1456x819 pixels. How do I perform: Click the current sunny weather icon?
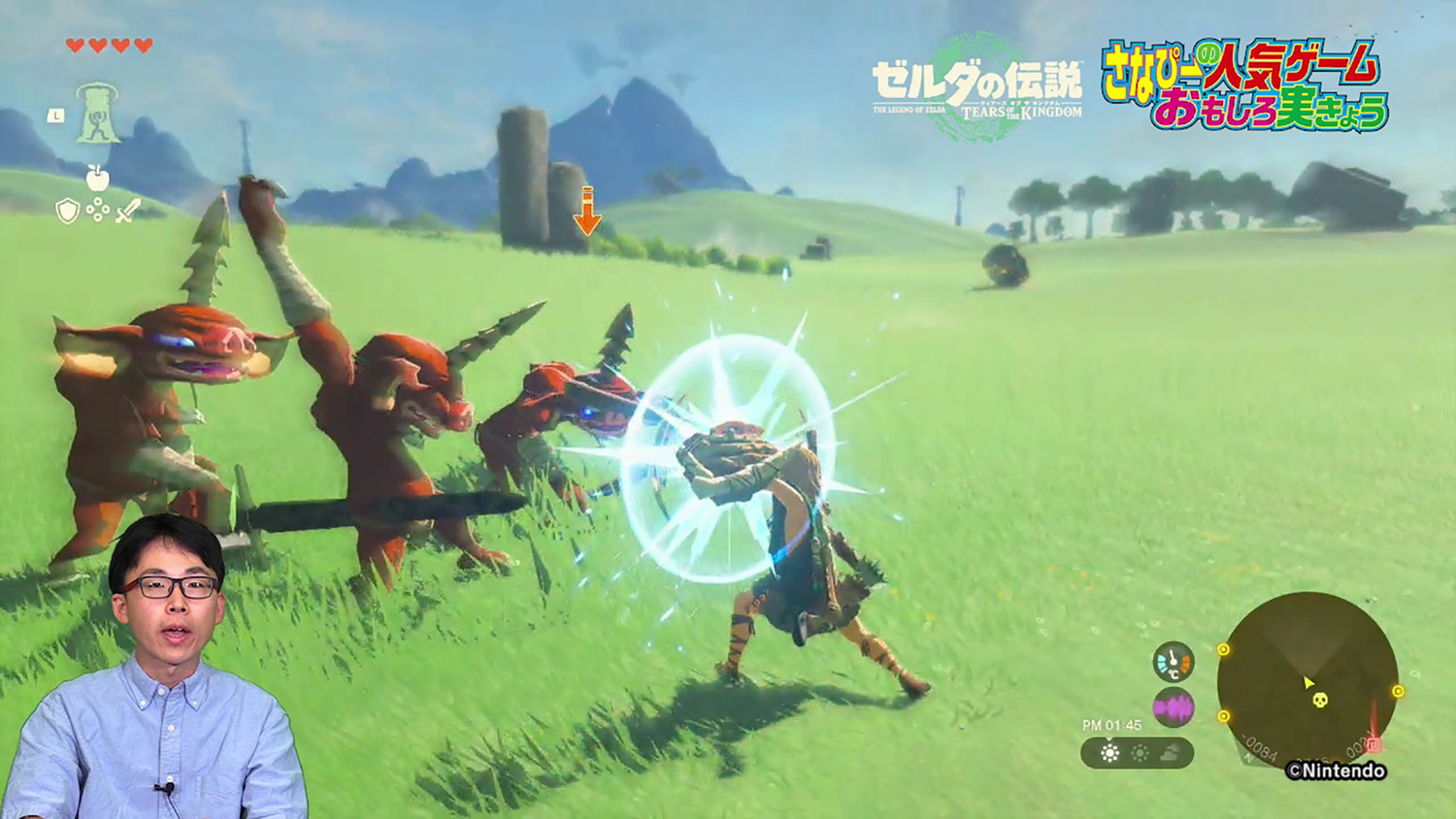click(1110, 753)
